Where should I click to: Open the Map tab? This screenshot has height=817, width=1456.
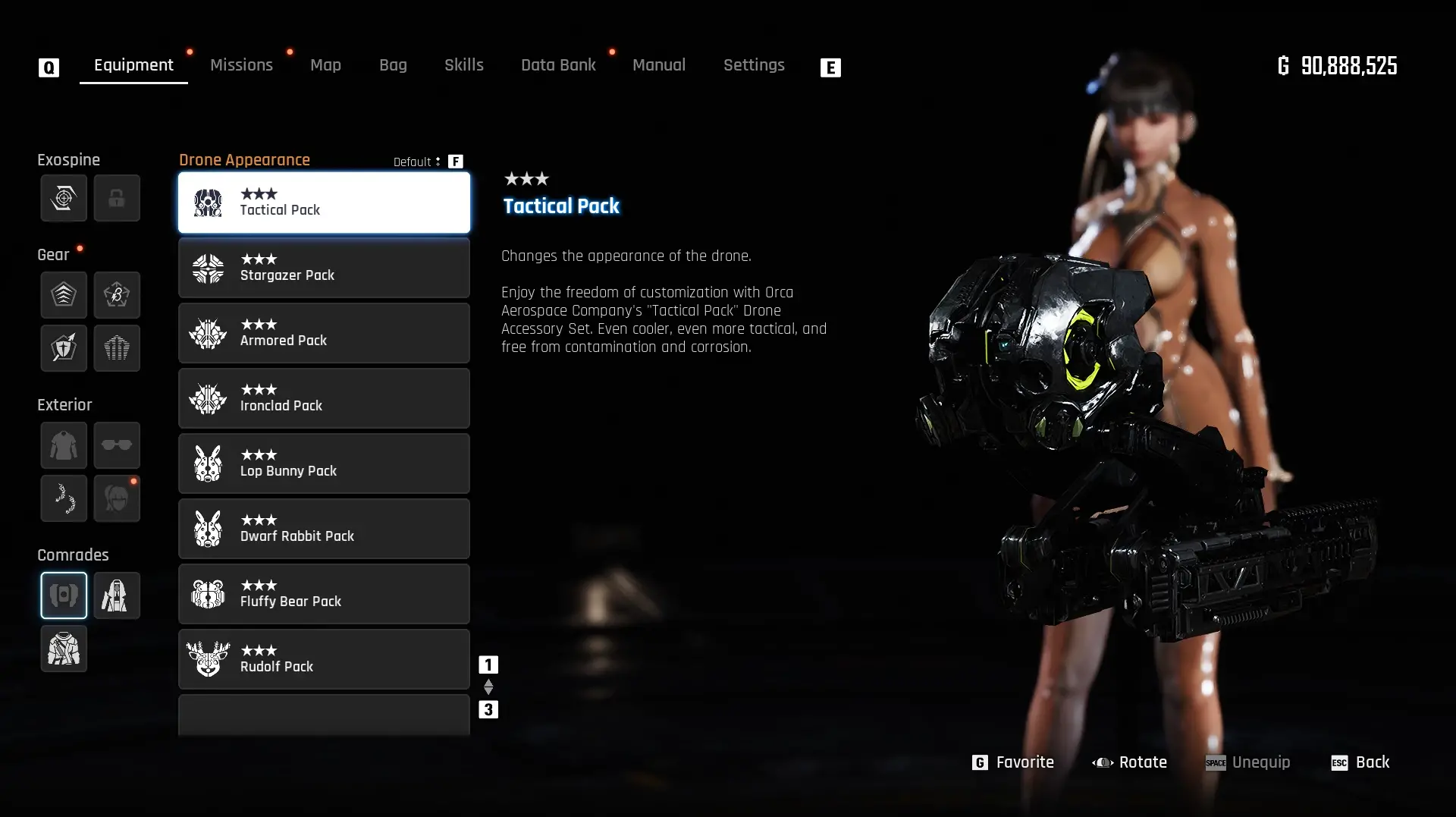pos(325,65)
